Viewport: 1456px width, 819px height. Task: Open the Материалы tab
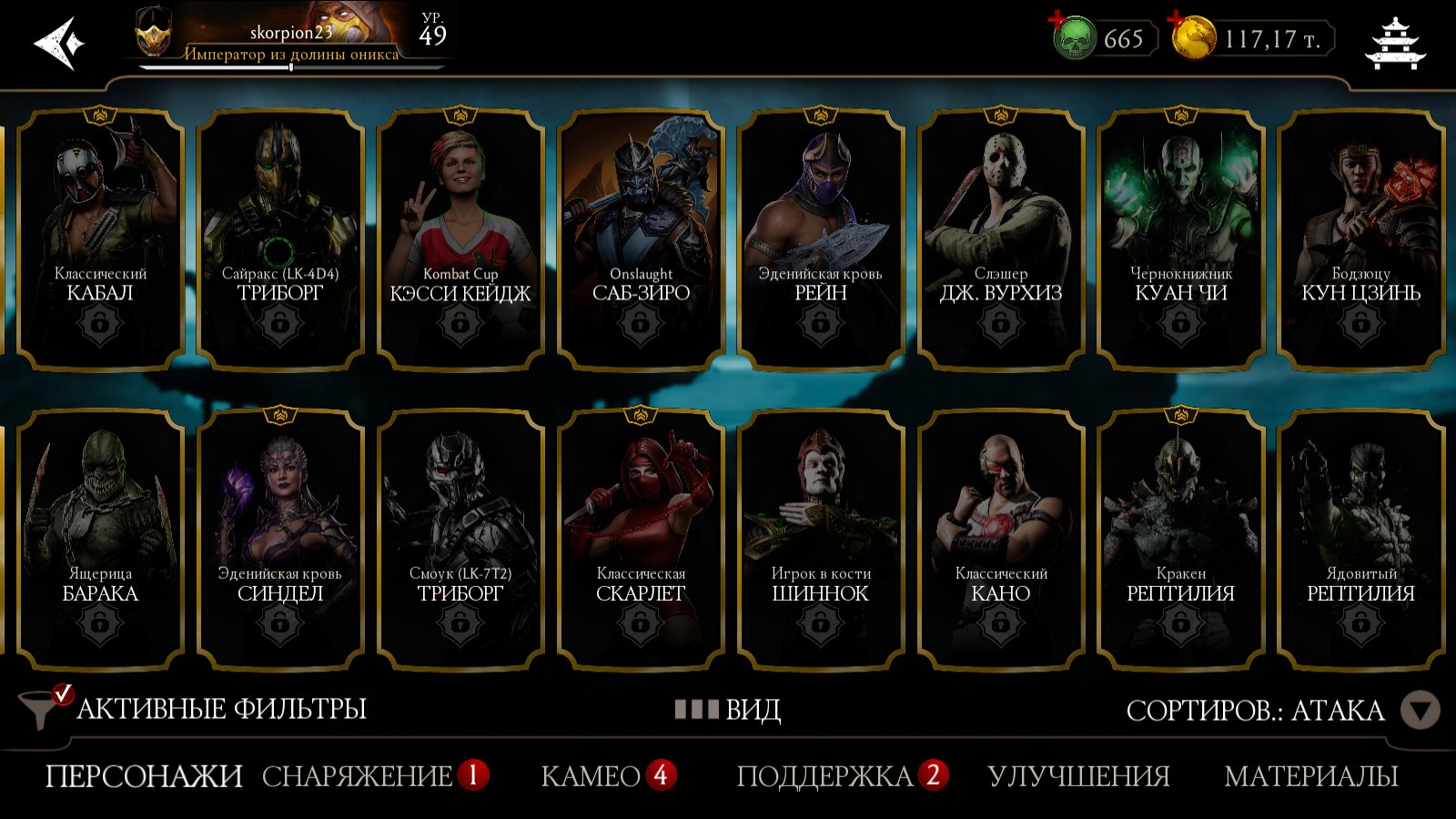1310,776
